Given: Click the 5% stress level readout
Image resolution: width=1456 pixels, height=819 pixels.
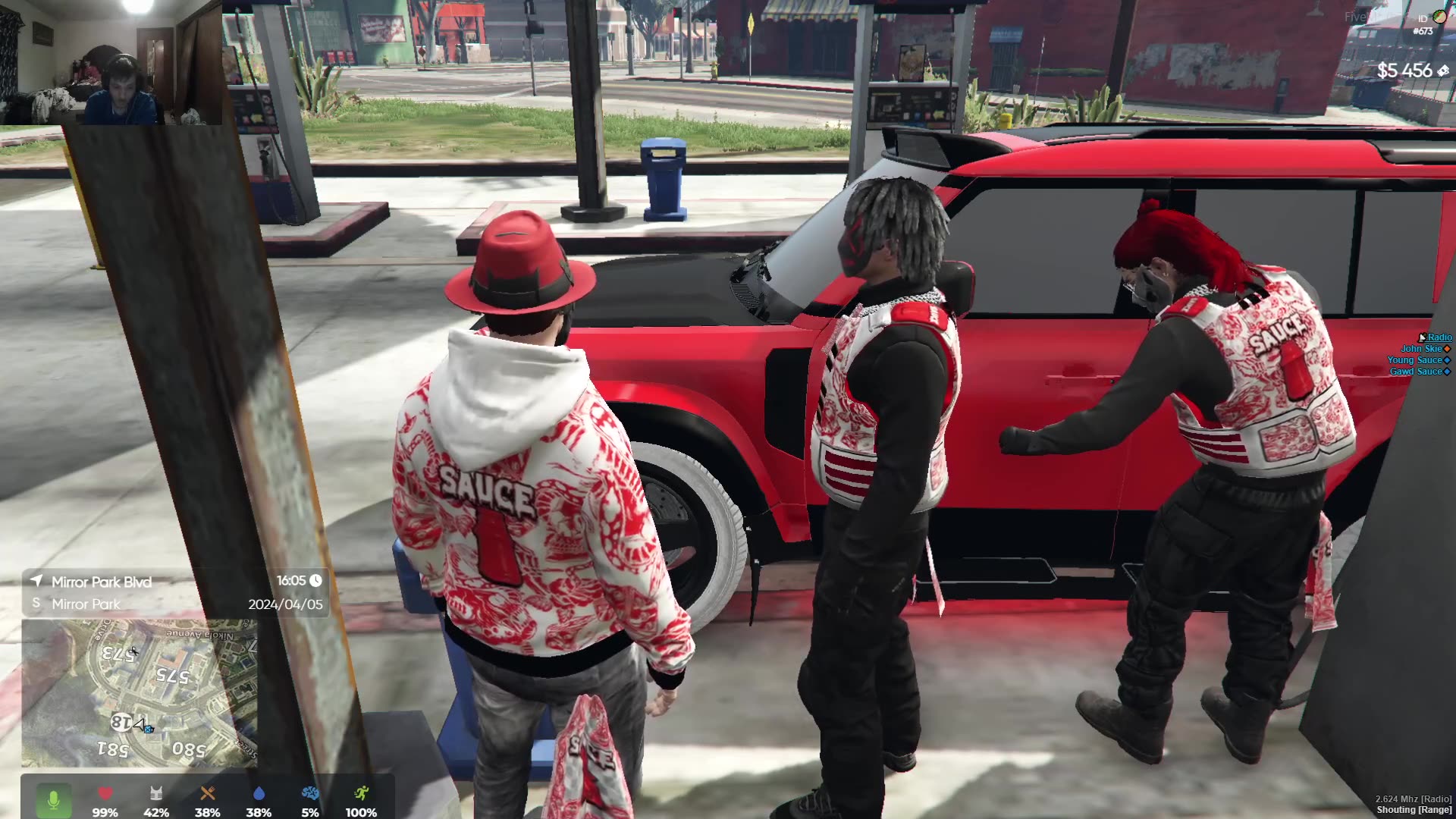Looking at the screenshot, I should 309,812.
